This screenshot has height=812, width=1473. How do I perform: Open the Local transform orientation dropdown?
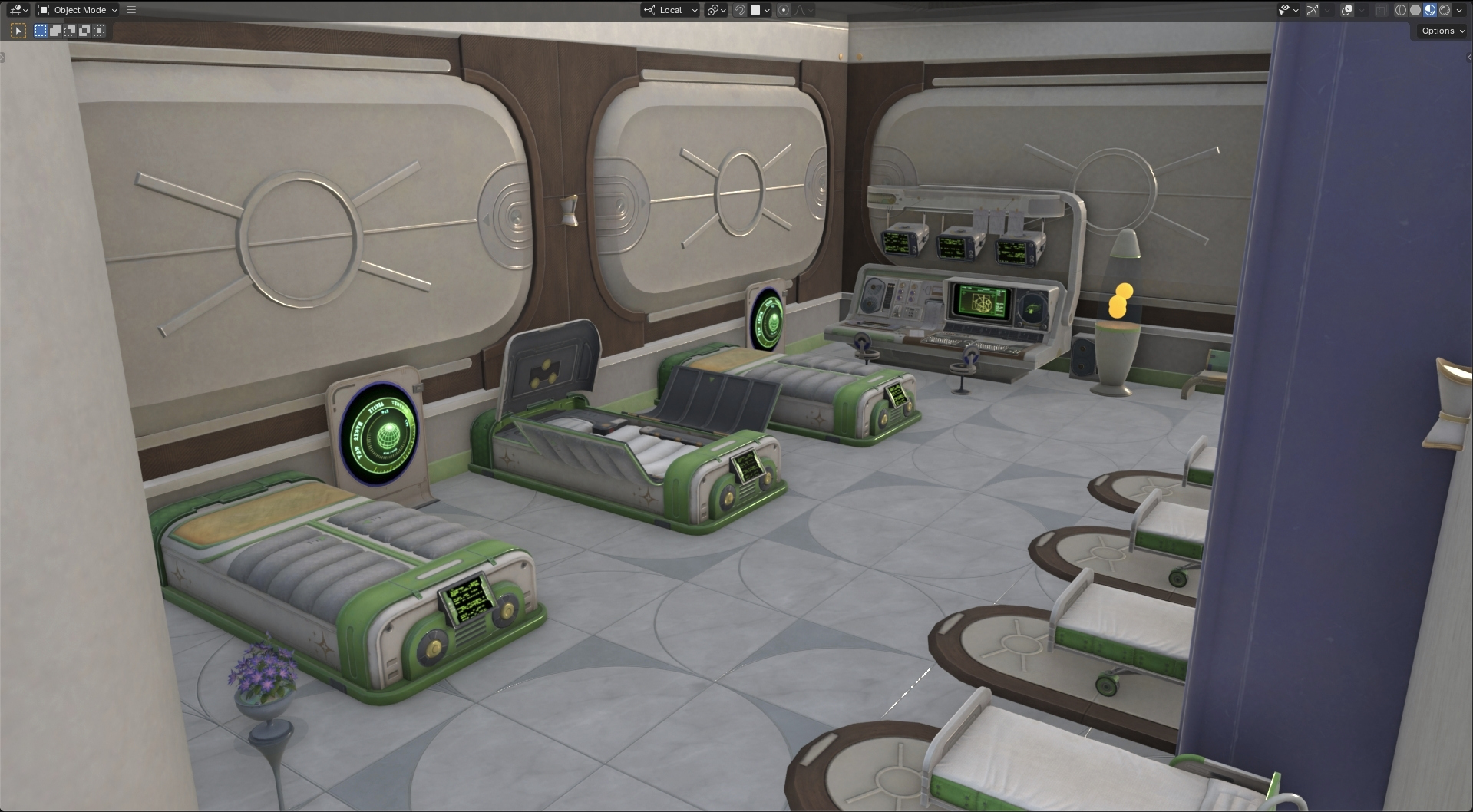(671, 10)
